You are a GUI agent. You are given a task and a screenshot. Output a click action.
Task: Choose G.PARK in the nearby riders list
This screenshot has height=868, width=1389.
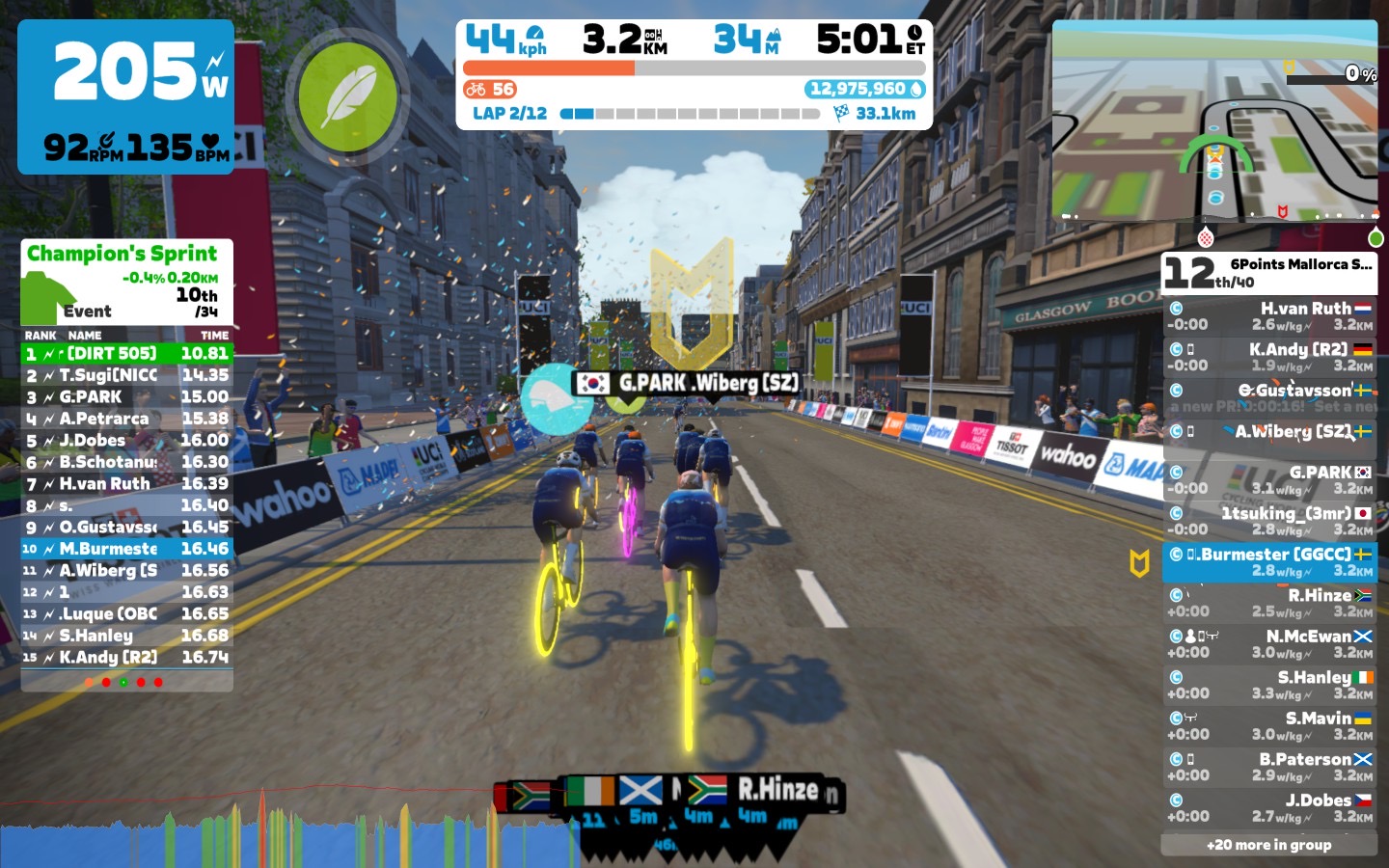(x=1268, y=479)
